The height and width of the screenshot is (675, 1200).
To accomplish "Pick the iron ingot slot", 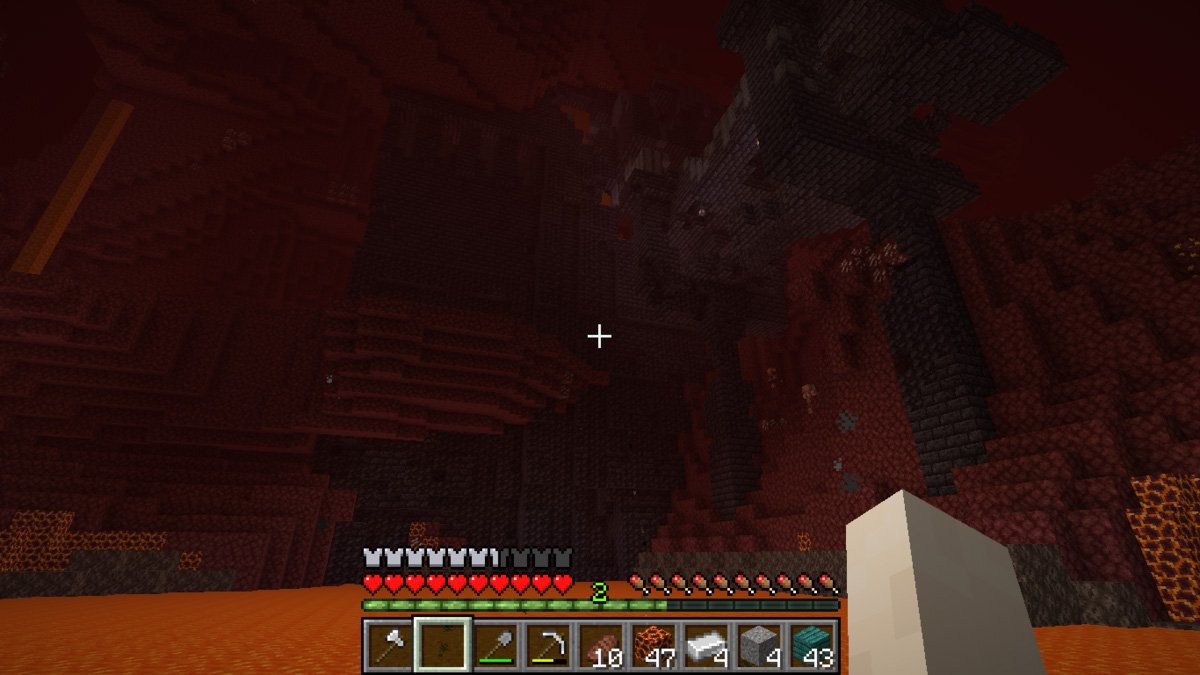I will (x=707, y=645).
